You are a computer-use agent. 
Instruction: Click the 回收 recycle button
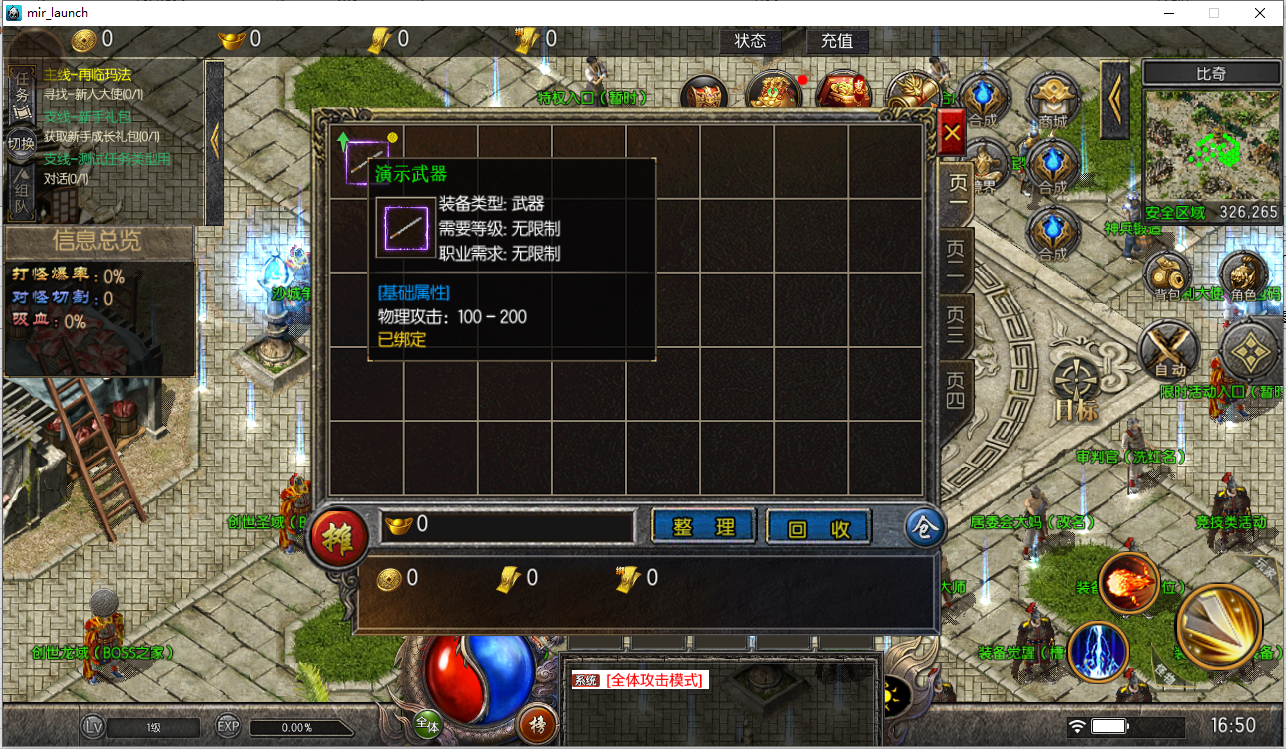click(818, 527)
